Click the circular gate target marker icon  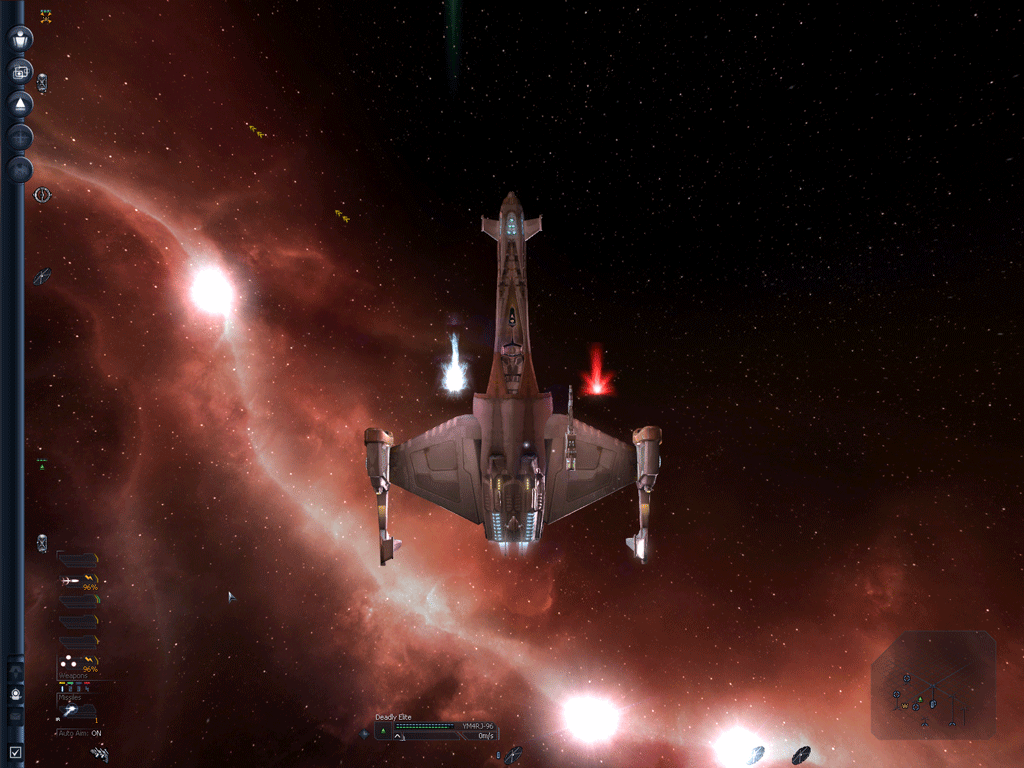tap(42, 194)
